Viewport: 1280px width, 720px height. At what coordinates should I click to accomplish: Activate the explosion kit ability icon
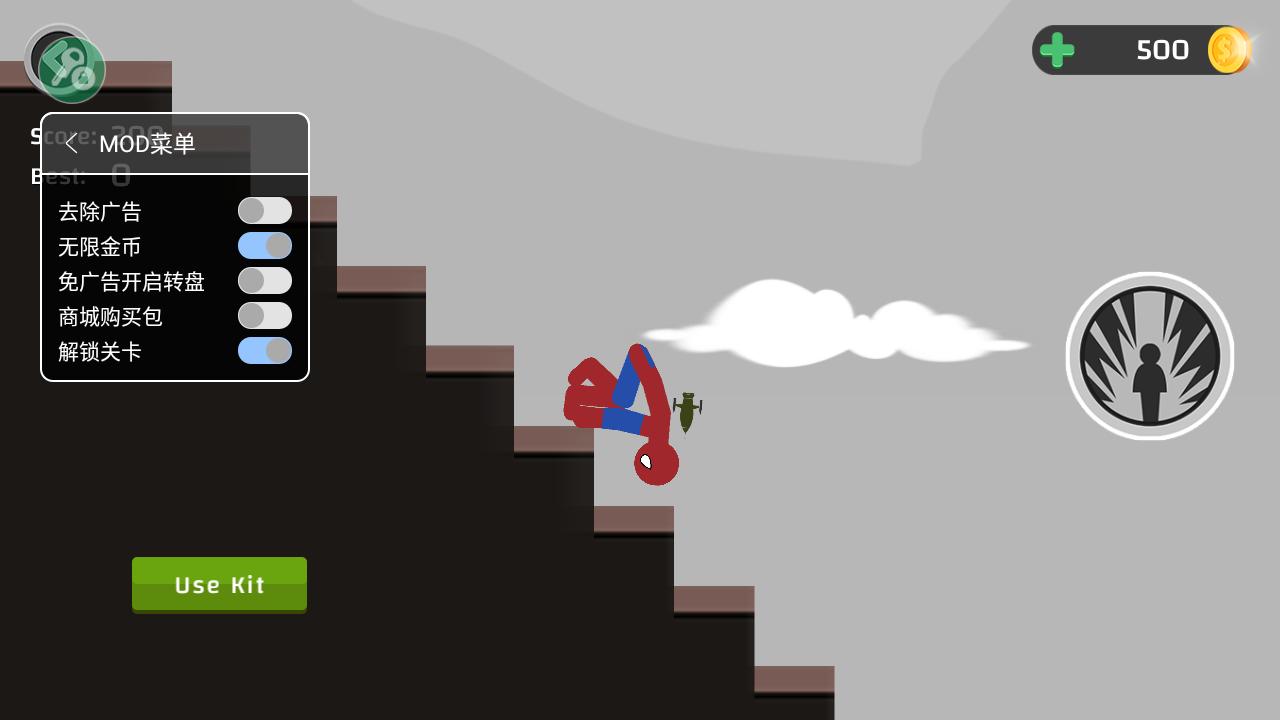1150,355
